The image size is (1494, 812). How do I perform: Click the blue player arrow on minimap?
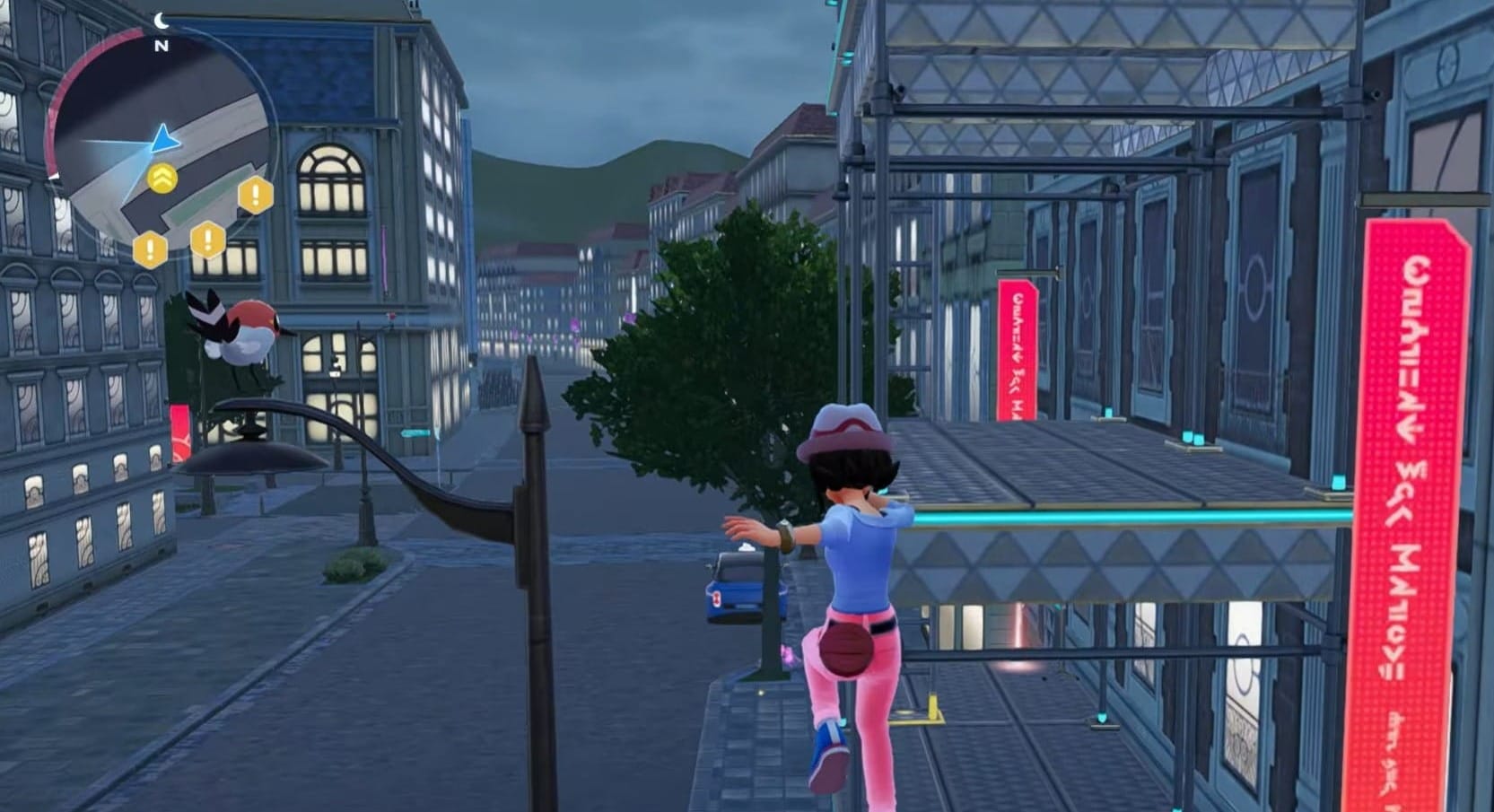point(164,139)
